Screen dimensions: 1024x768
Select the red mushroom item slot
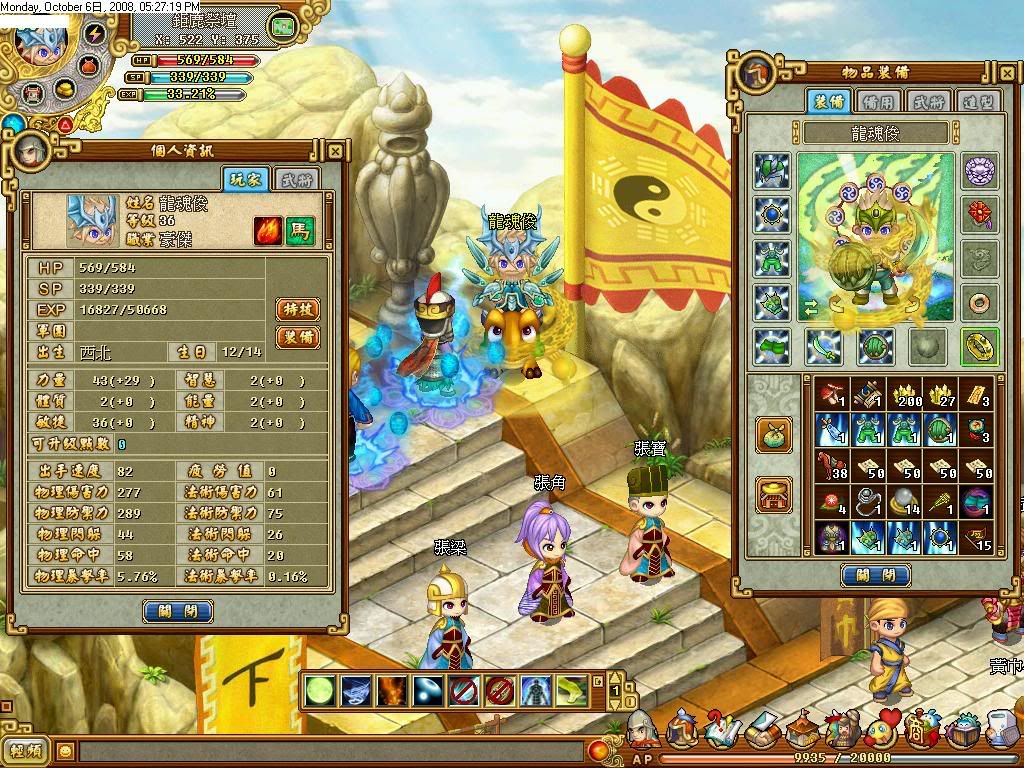point(830,393)
